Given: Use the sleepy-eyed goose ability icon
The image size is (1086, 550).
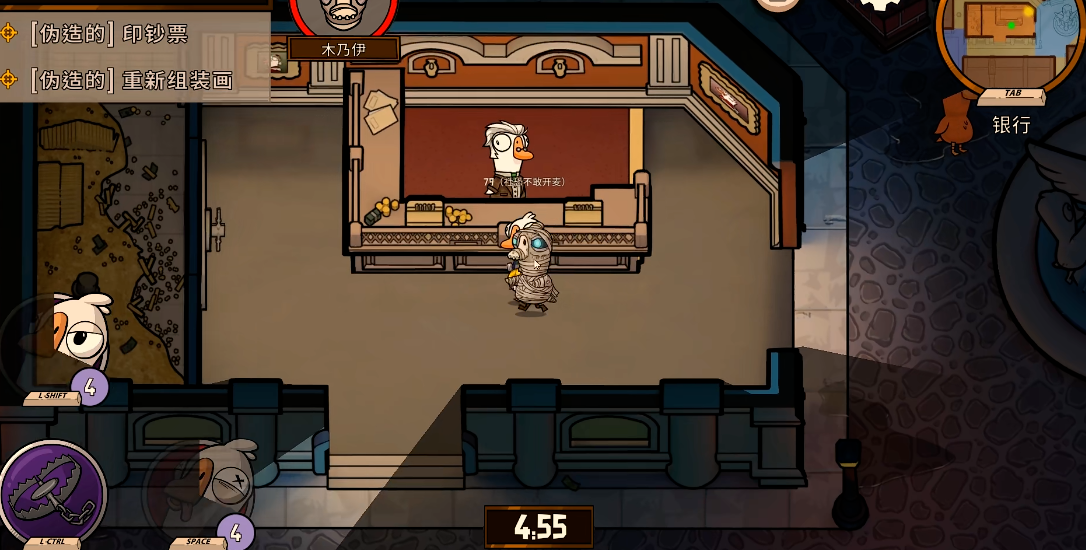Looking at the screenshot, I should (68, 338).
